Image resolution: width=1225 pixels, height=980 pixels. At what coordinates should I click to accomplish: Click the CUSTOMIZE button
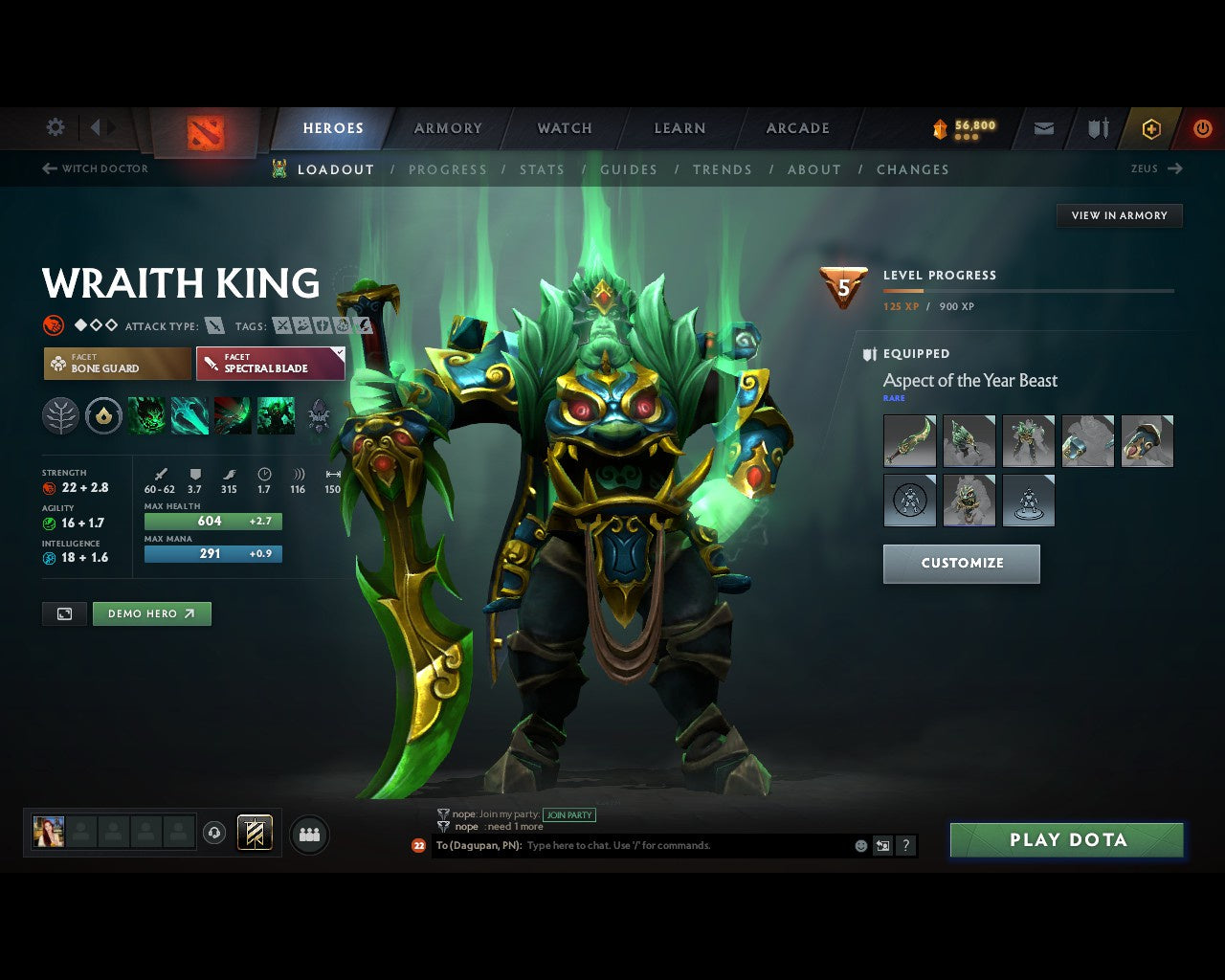point(961,564)
